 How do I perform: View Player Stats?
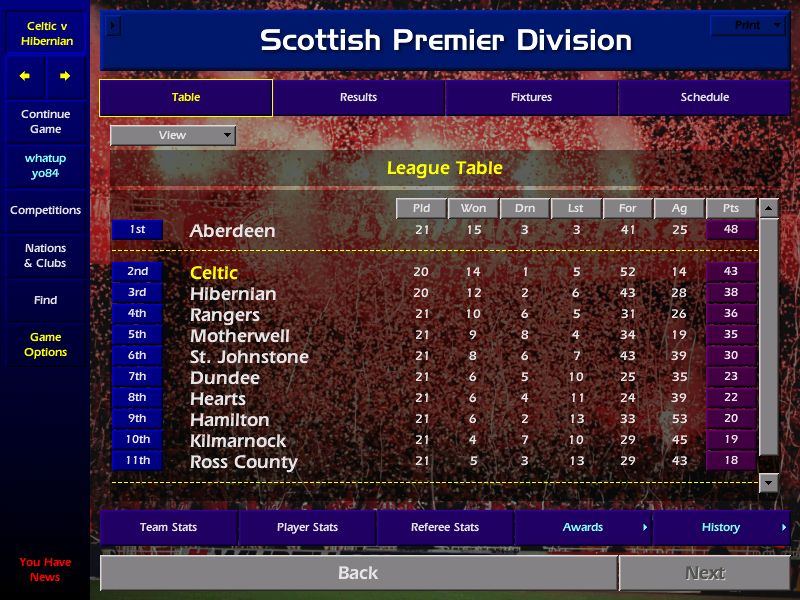tap(307, 527)
